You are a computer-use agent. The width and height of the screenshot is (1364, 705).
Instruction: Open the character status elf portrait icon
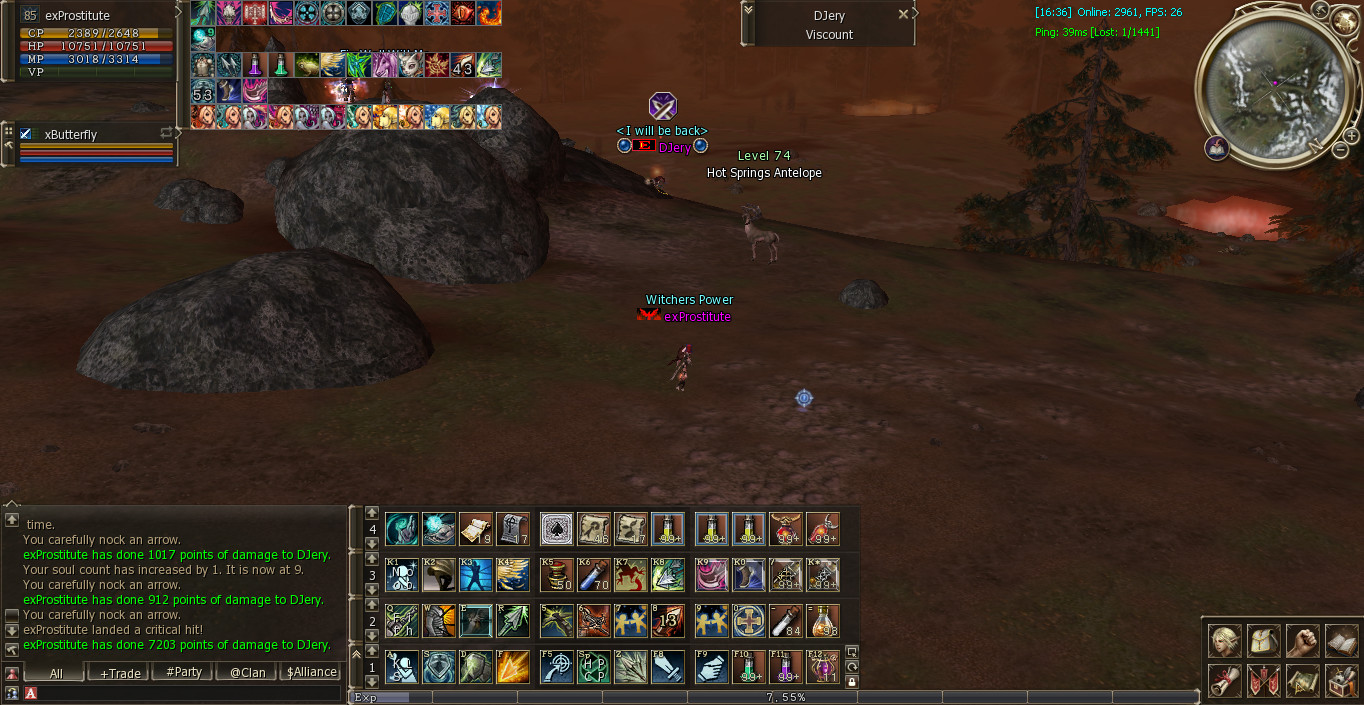tap(1224, 641)
